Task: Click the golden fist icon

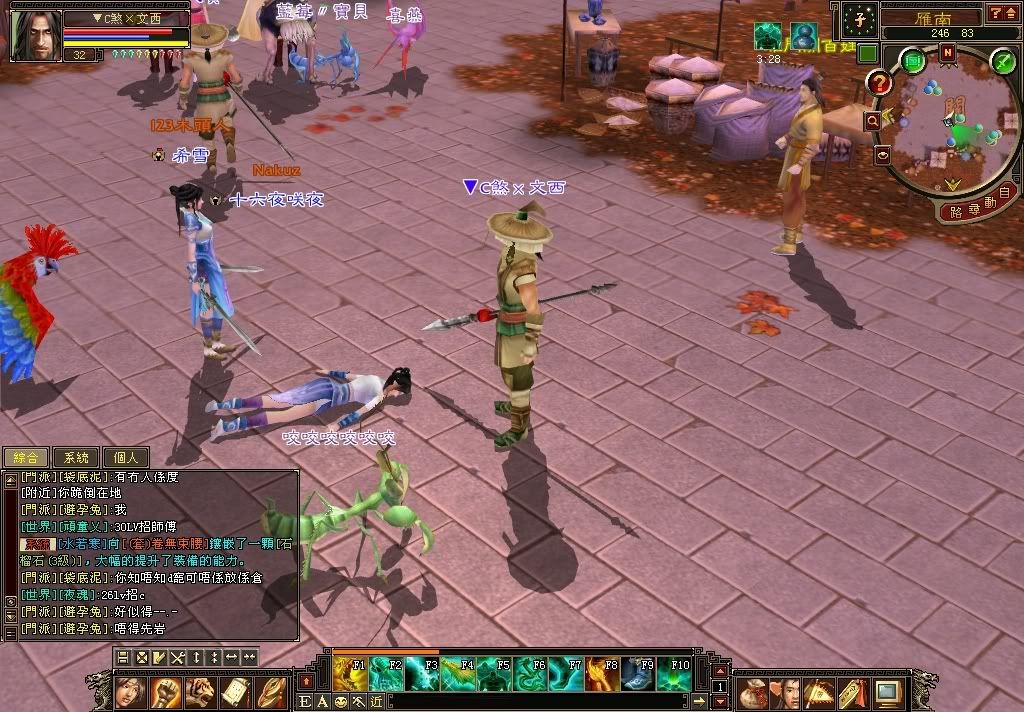Action: (x=166, y=691)
